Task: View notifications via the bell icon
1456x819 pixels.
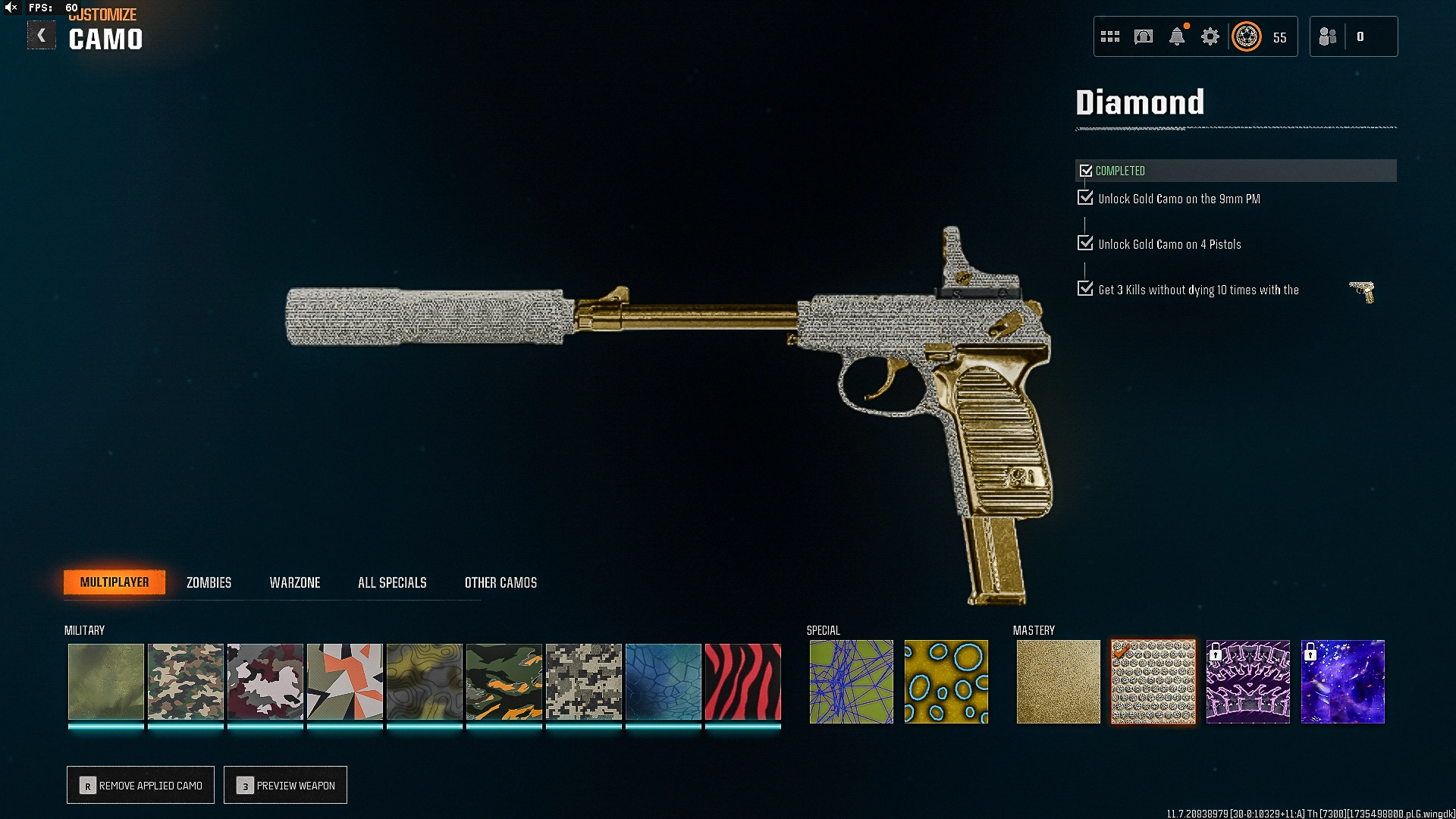Action: (1177, 36)
